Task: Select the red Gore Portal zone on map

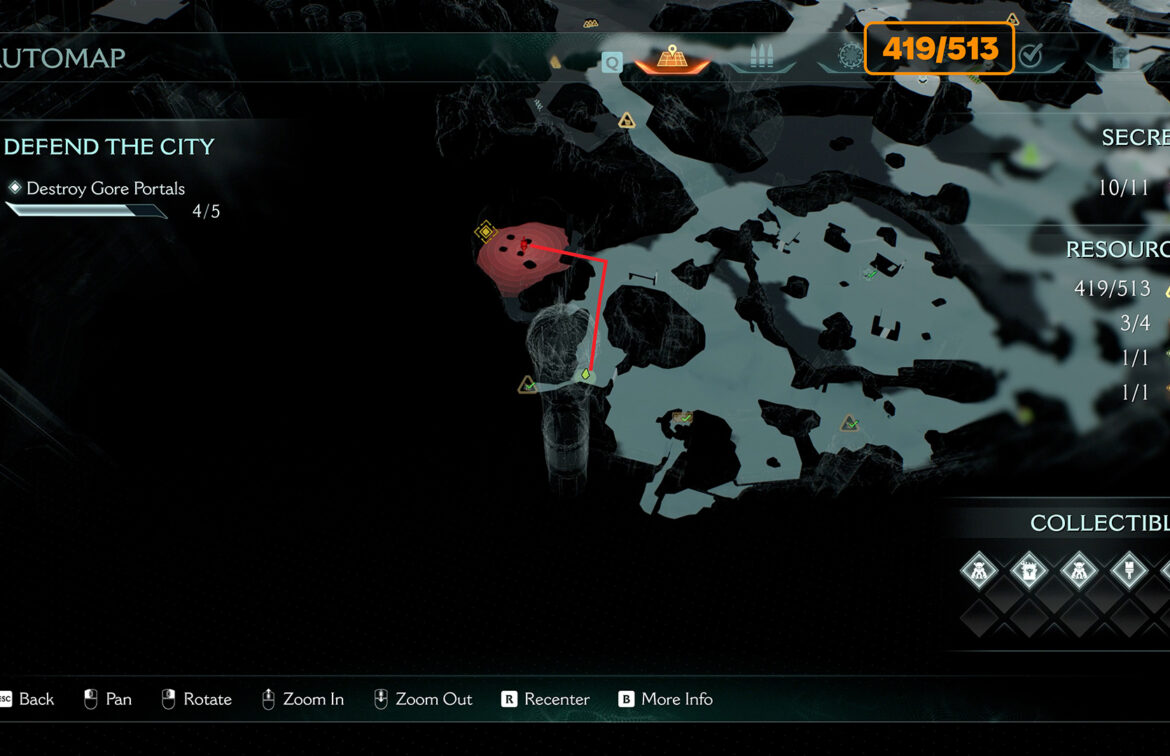Action: point(520,257)
